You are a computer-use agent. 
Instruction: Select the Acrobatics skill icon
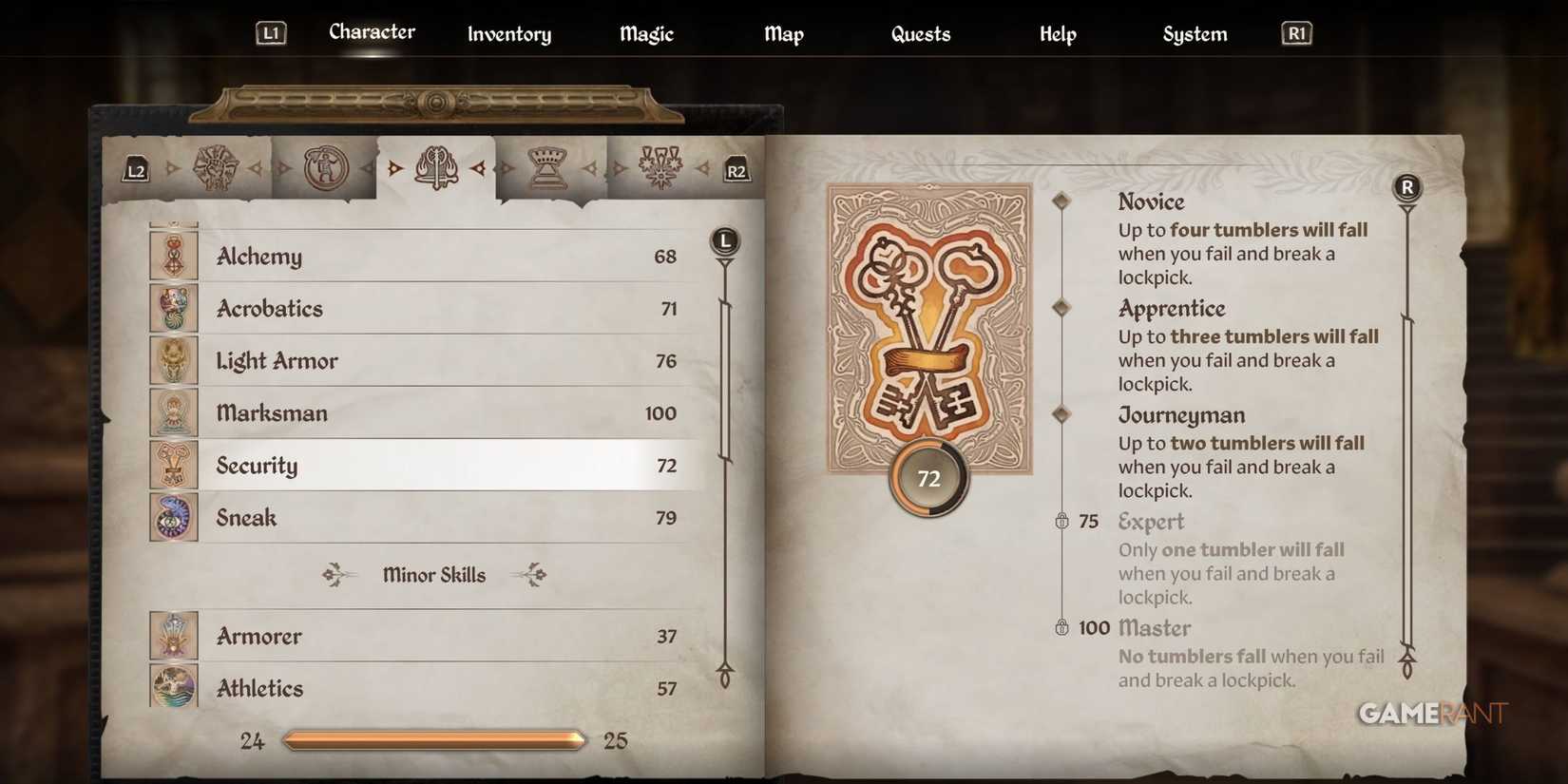click(174, 308)
